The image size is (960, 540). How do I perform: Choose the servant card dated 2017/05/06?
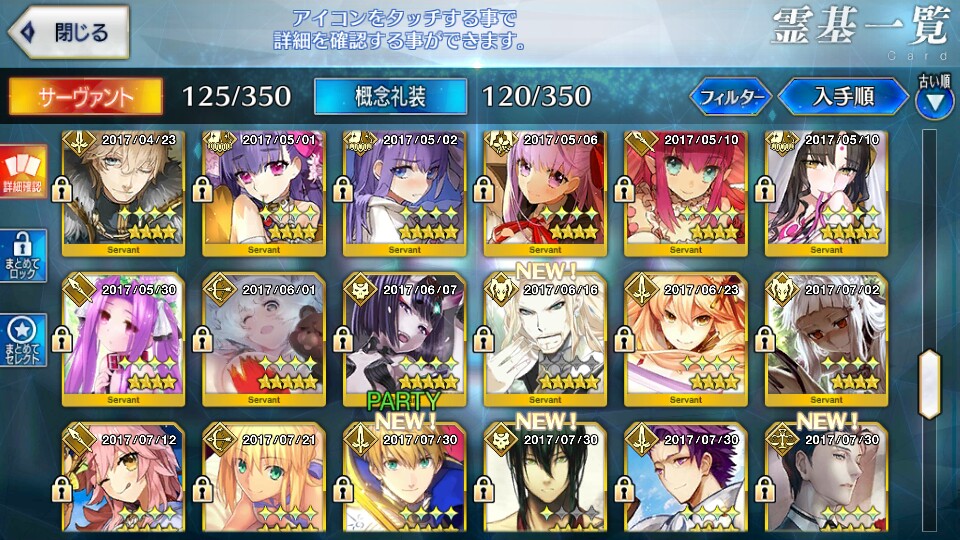(x=545, y=192)
